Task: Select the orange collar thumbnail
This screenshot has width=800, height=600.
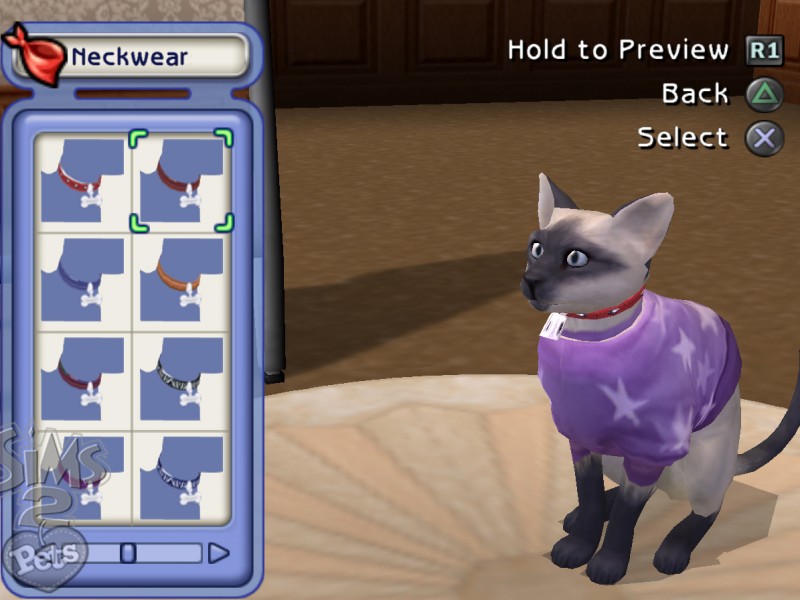Action: [182, 280]
